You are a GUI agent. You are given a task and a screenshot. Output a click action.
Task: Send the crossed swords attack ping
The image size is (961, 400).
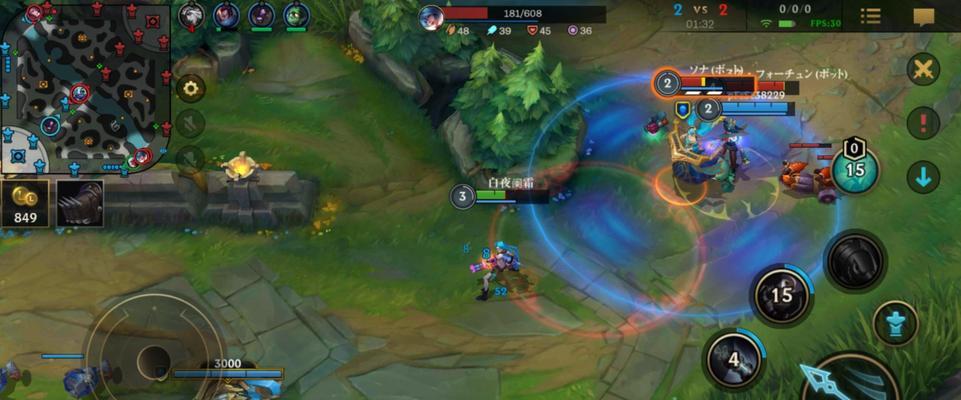(923, 69)
